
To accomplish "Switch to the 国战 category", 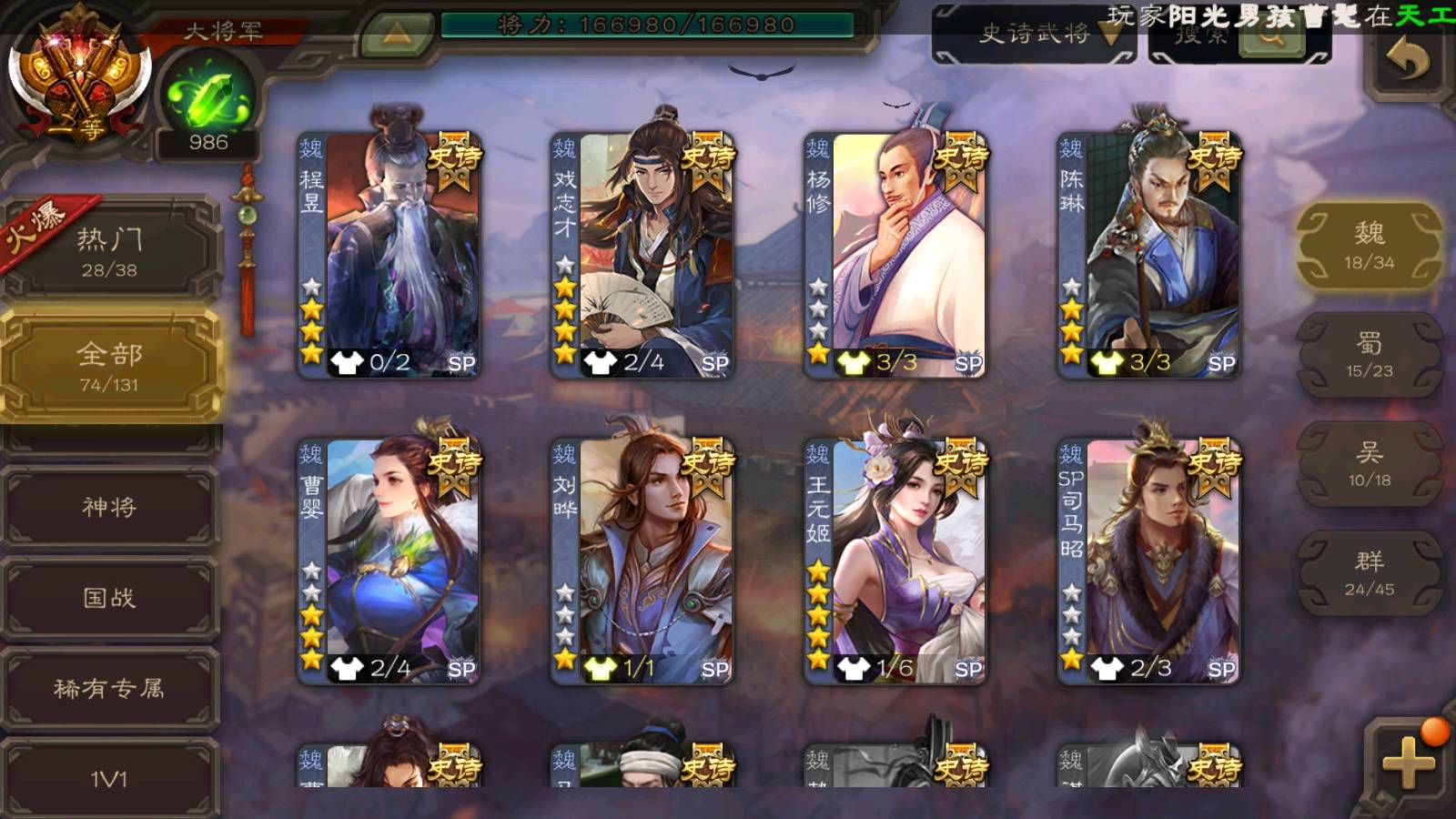I will (110, 598).
